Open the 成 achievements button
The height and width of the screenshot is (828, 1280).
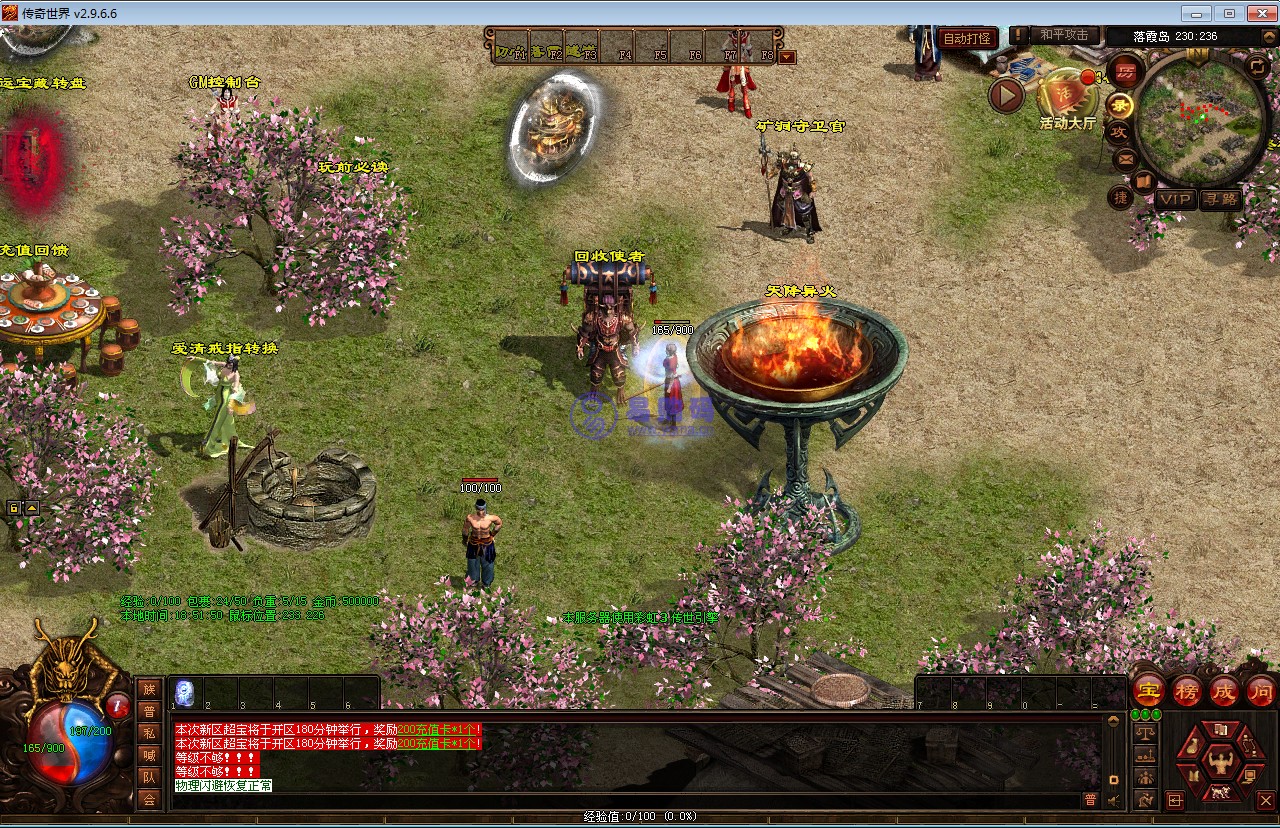point(1224,690)
